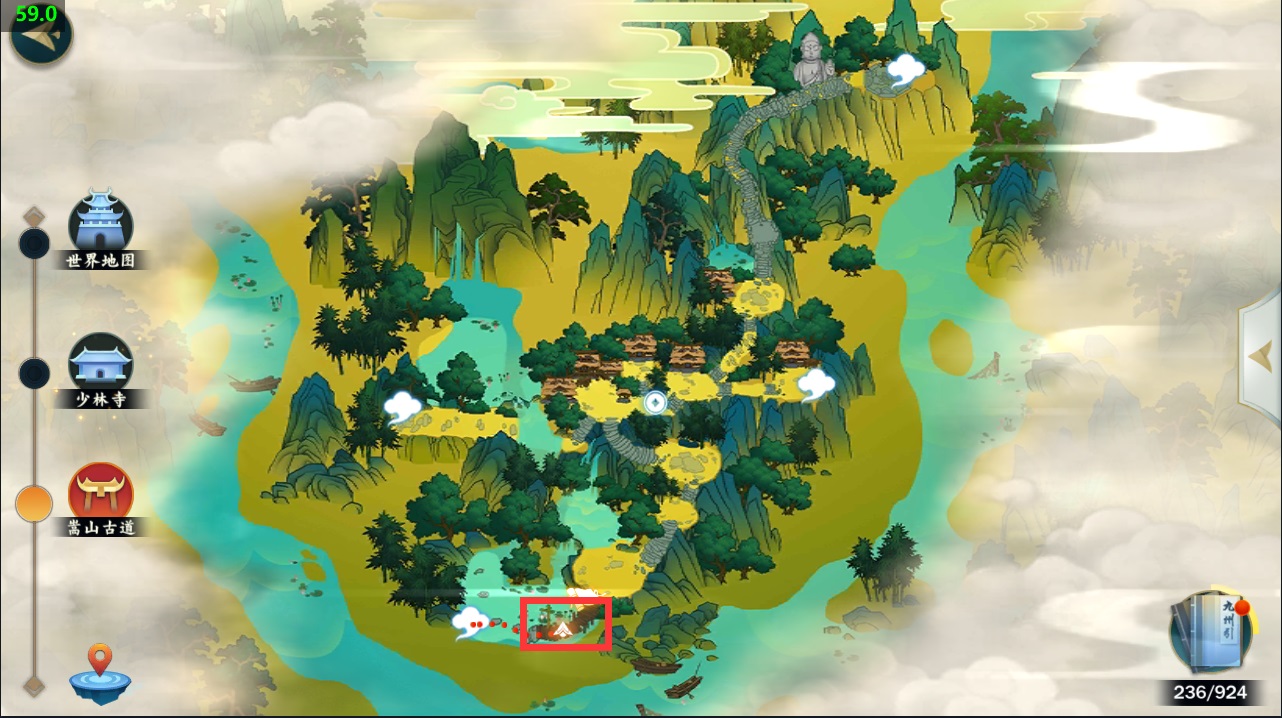Open the 世界地图 world map level
The width and height of the screenshot is (1282, 718).
pos(100,223)
